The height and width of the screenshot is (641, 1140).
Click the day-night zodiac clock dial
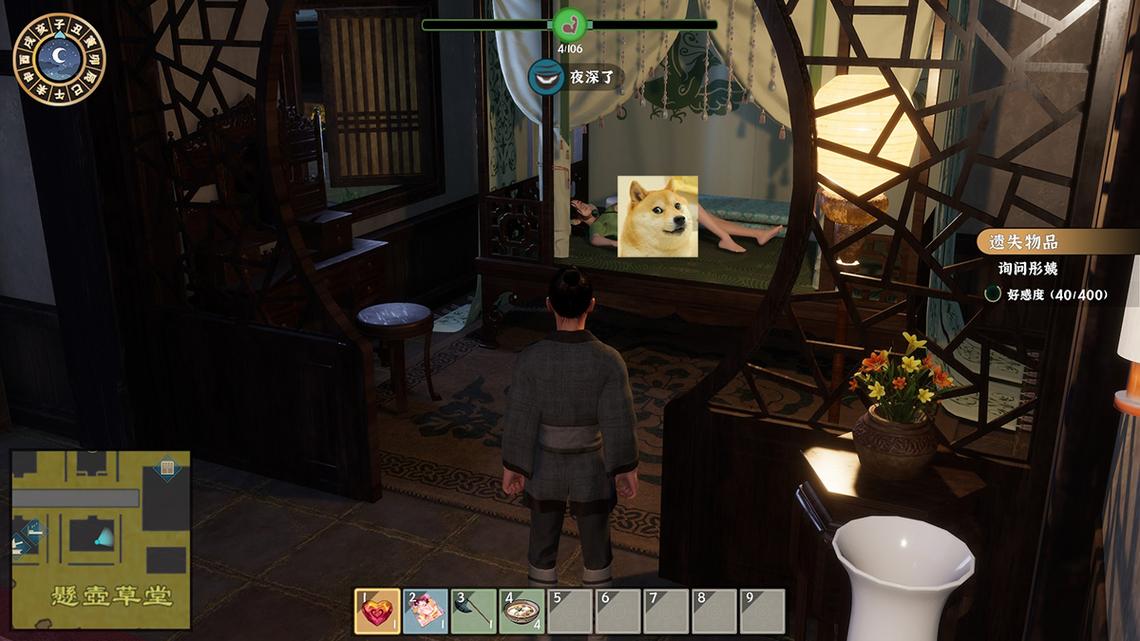(x=60, y=59)
